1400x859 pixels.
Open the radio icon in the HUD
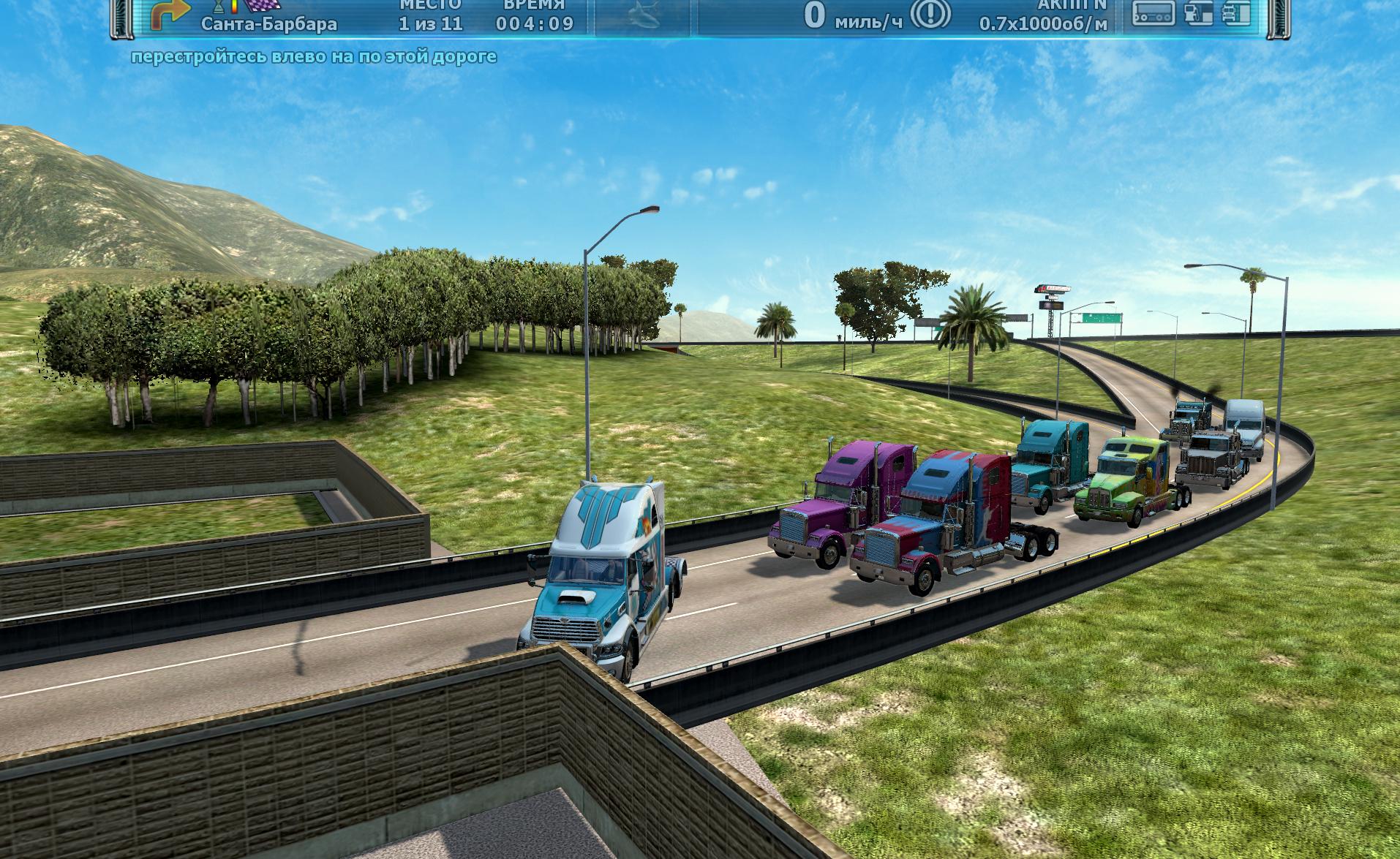(x=1154, y=13)
